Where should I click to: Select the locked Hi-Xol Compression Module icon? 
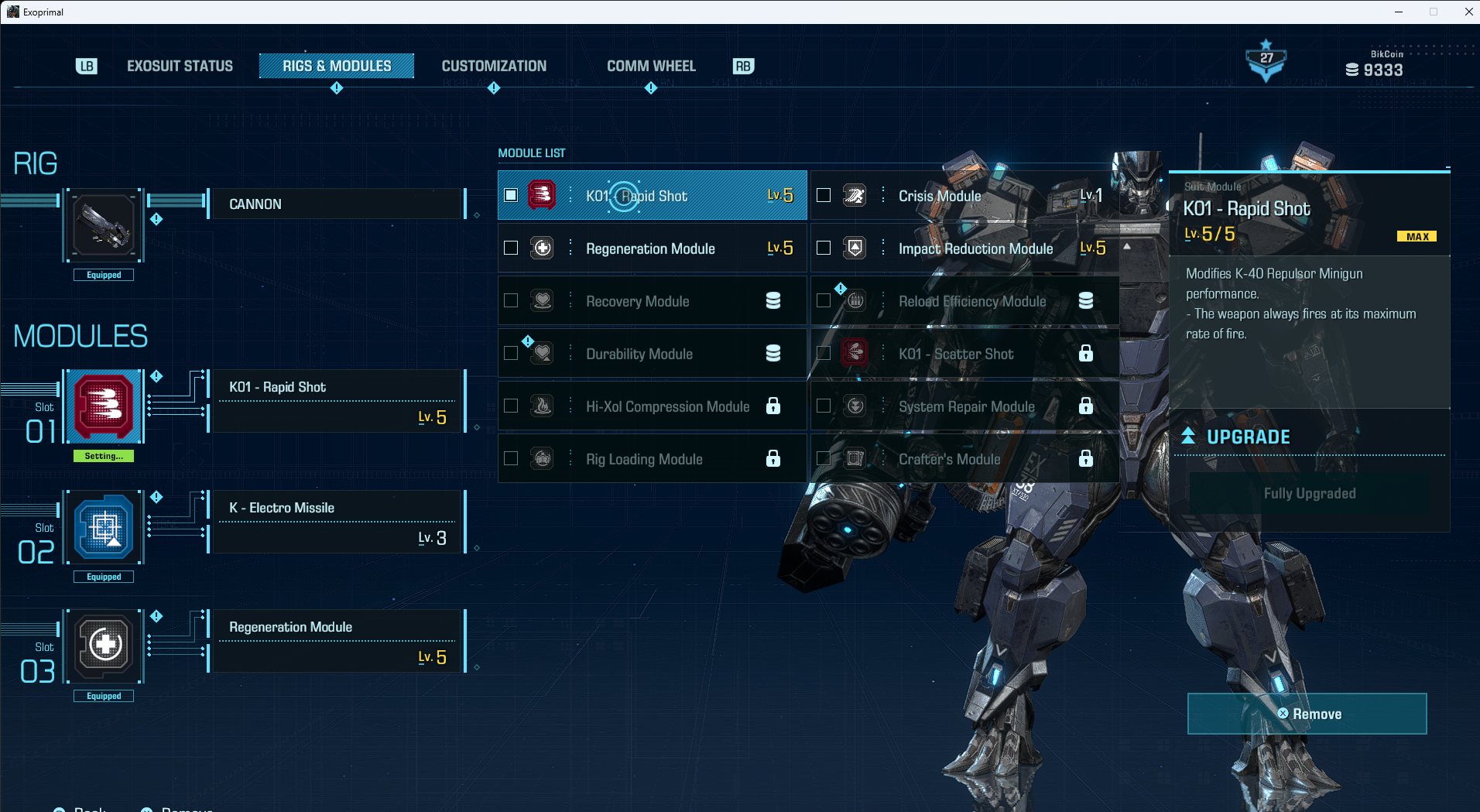[x=543, y=406]
